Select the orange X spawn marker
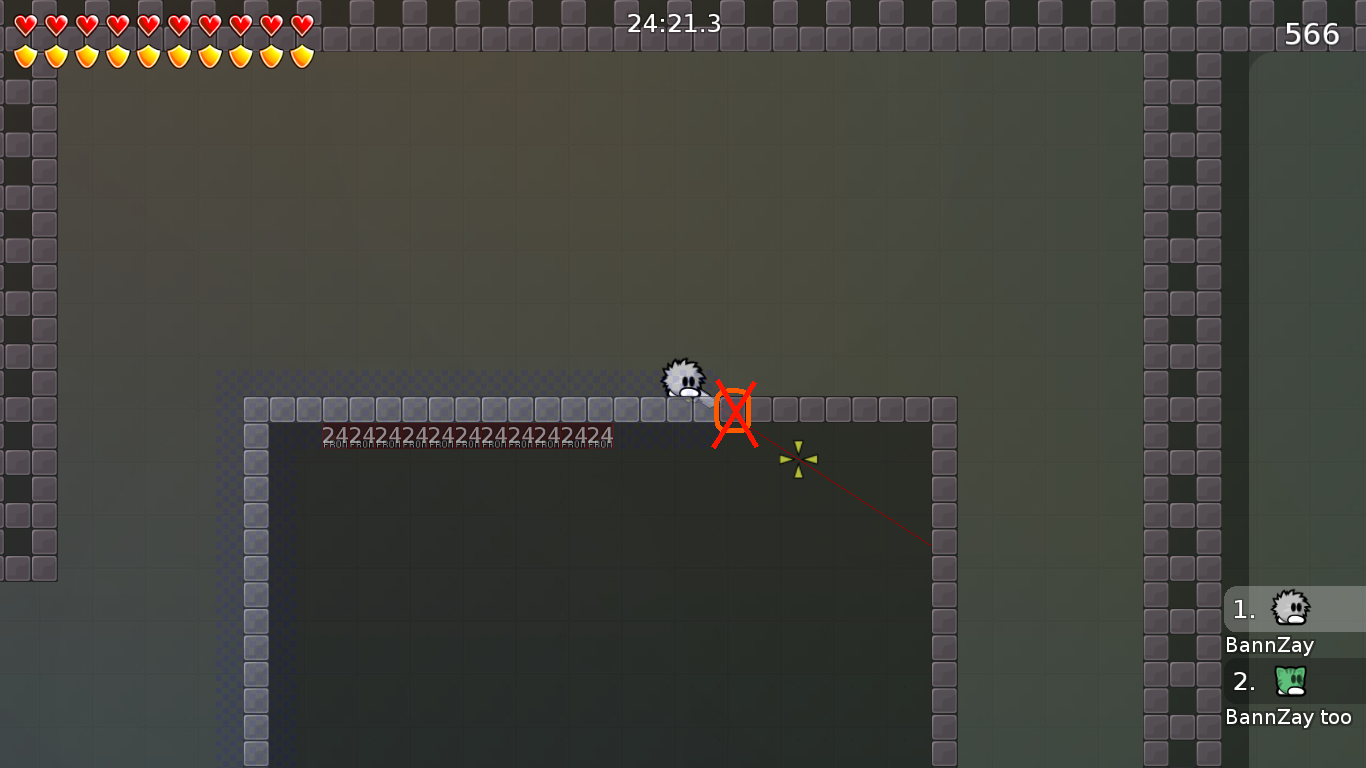The width and height of the screenshot is (1366, 768). click(735, 411)
